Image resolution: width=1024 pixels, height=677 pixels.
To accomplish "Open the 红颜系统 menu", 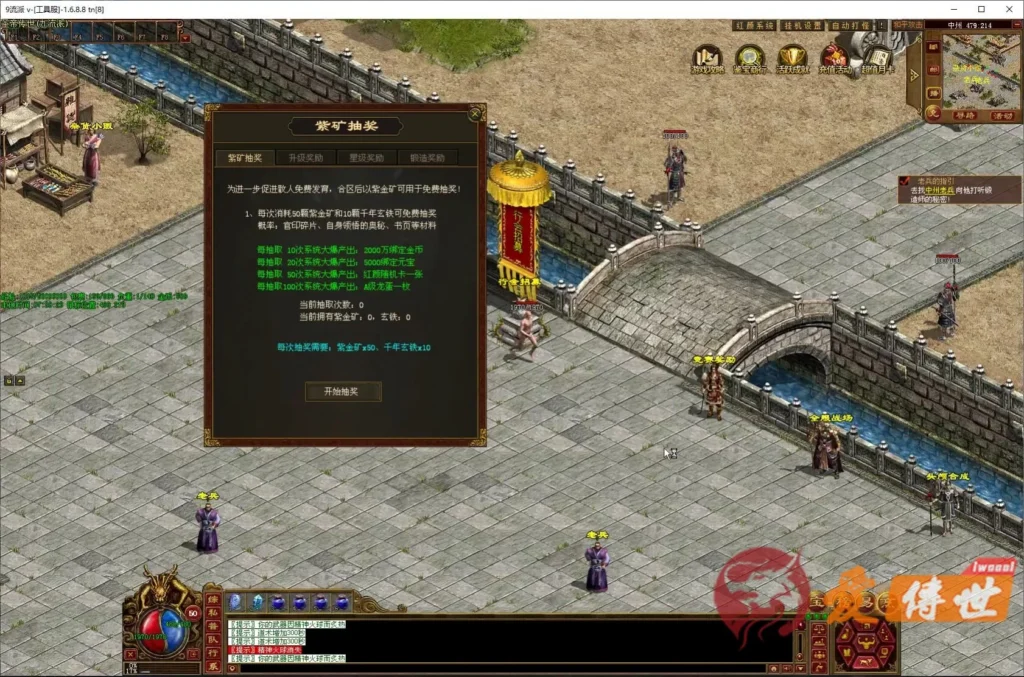I will pyautogui.click(x=751, y=25).
